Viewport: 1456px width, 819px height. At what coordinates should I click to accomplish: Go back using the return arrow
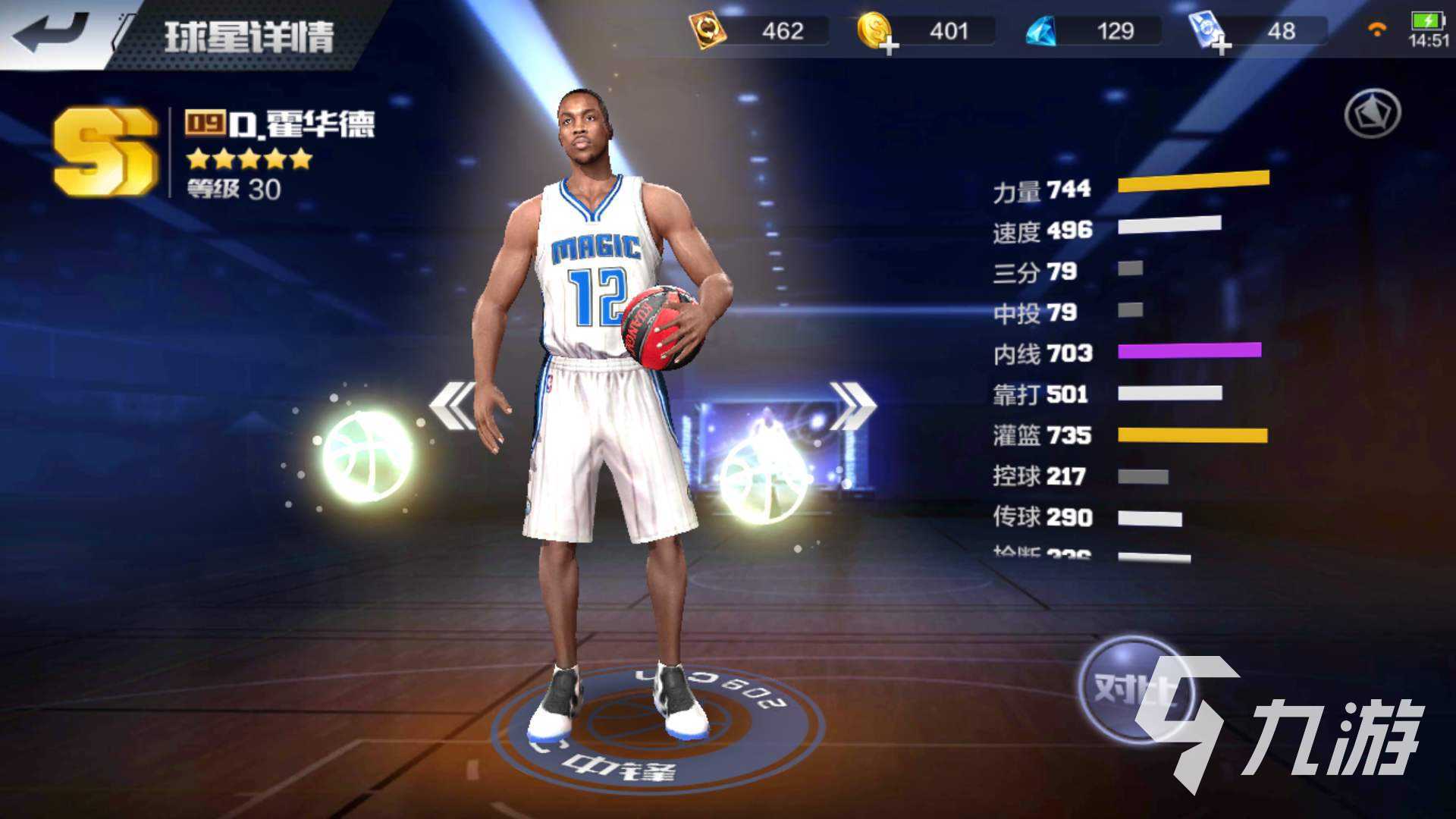click(x=50, y=32)
